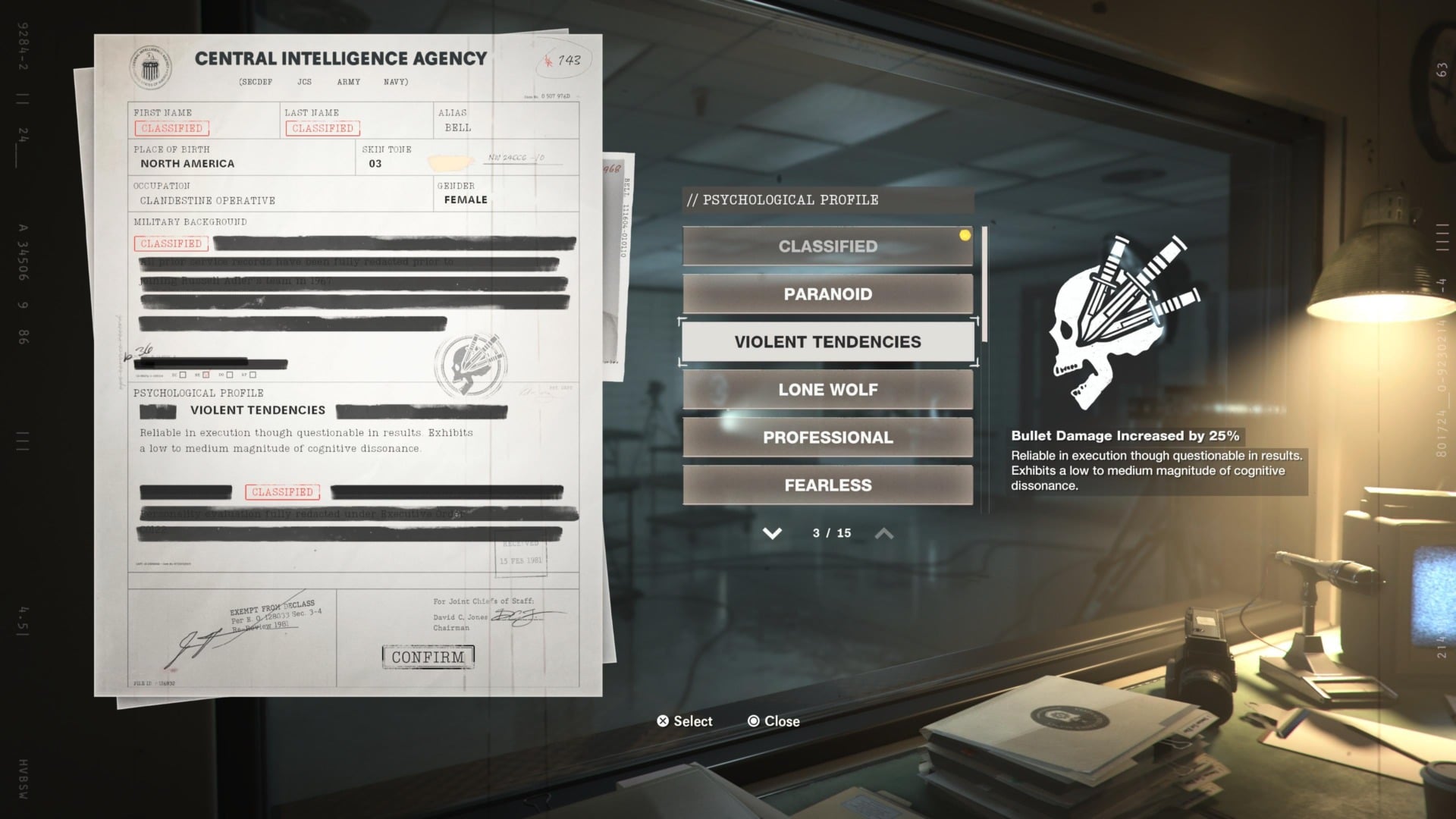Click the up arrow above the page counter
Screen dimensions: 1456x819
click(x=883, y=533)
